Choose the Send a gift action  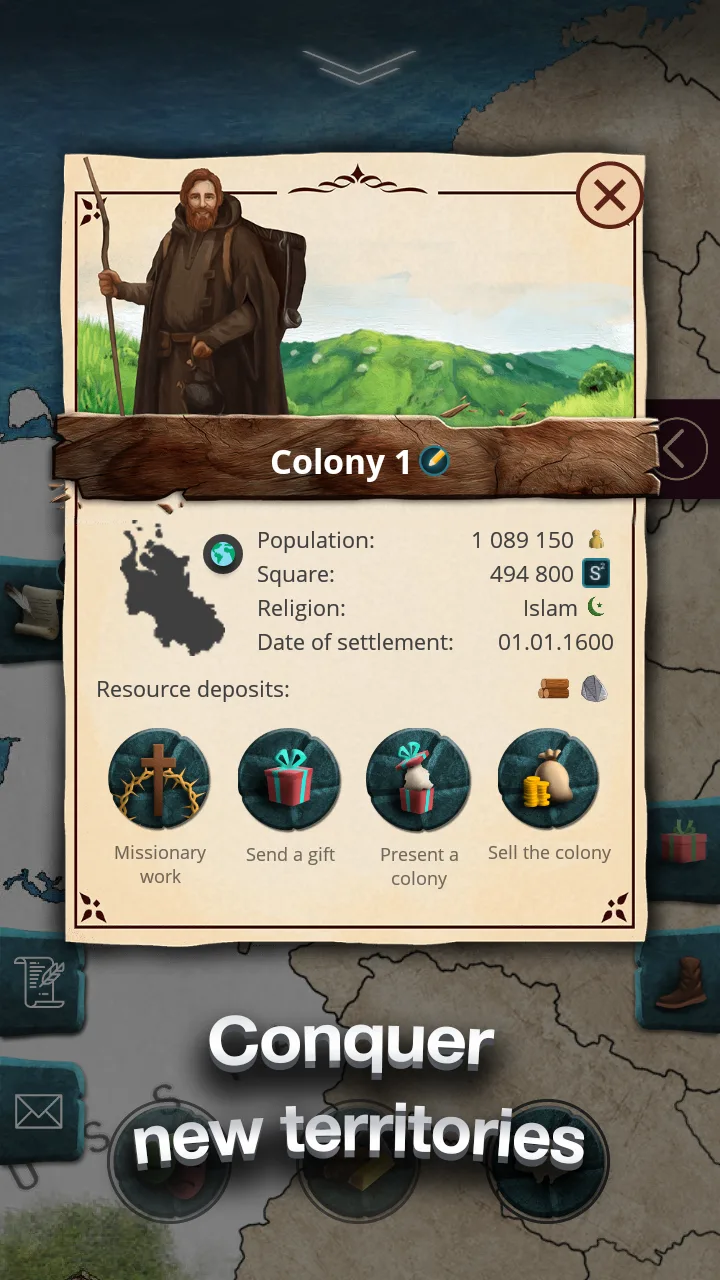pos(290,779)
